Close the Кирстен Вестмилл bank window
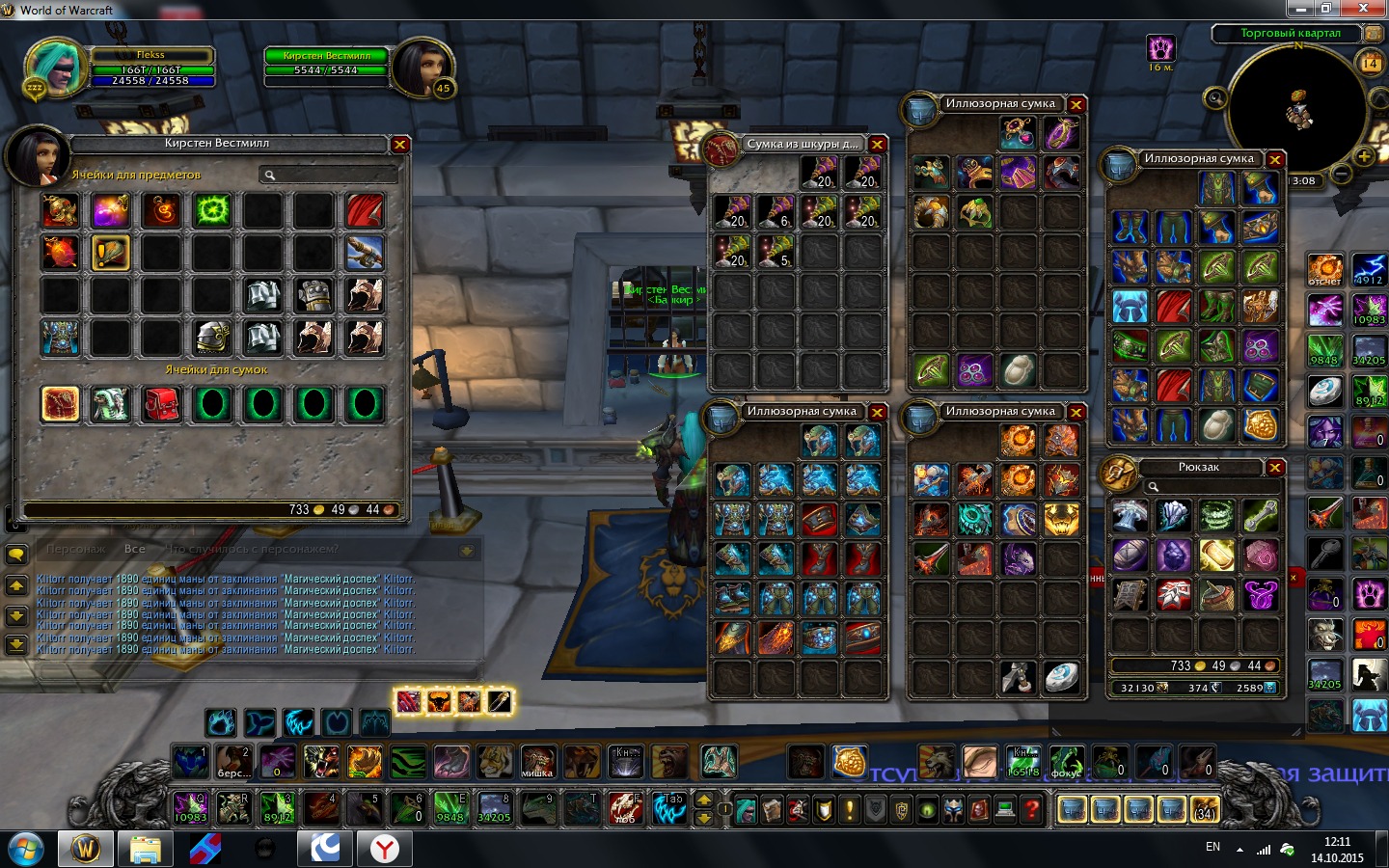This screenshot has width=1389, height=868. click(399, 145)
